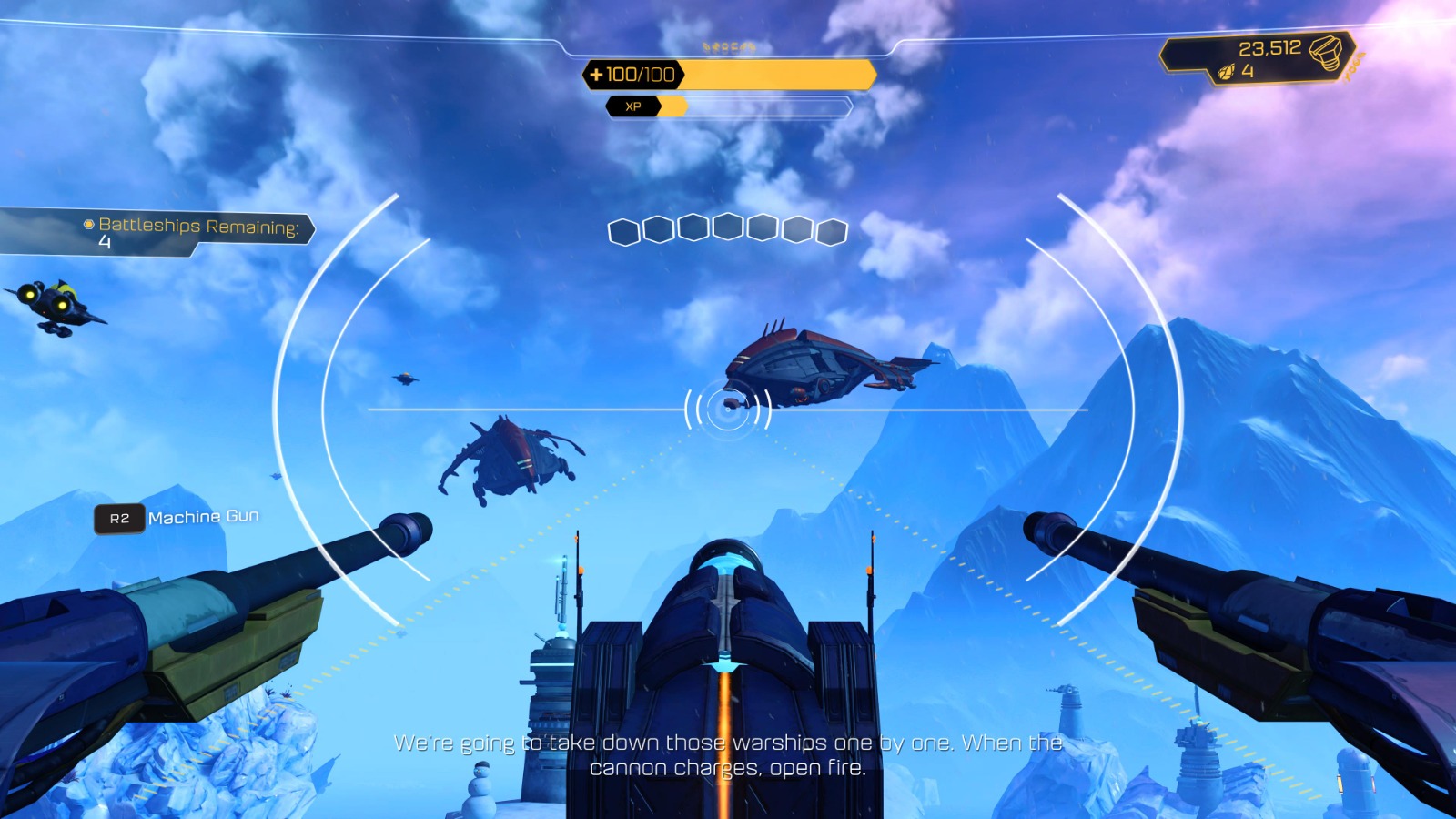
Task: Click the health plus icon
Action: [x=598, y=76]
